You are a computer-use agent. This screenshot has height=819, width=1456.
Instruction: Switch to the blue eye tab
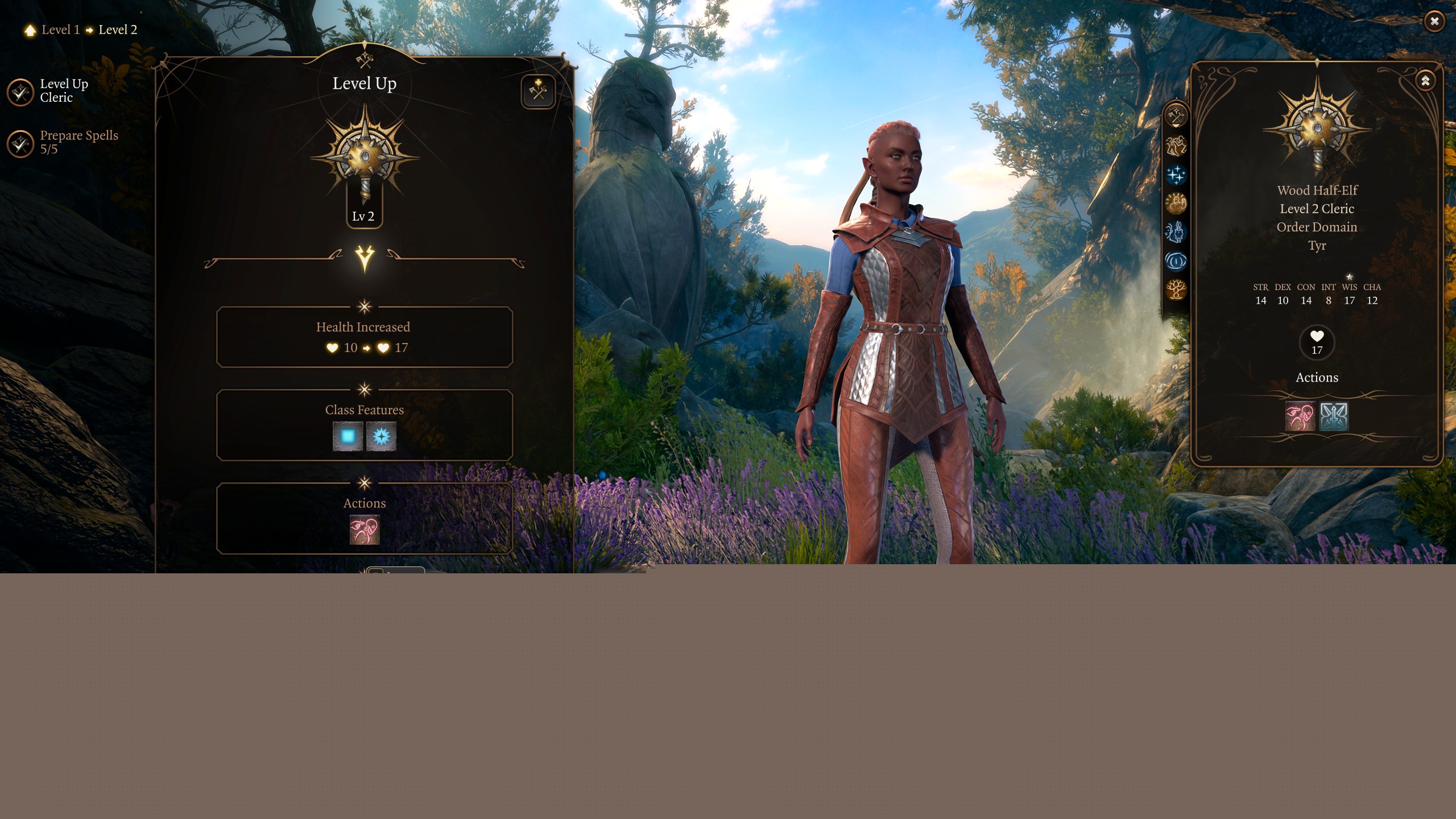[x=1176, y=261]
